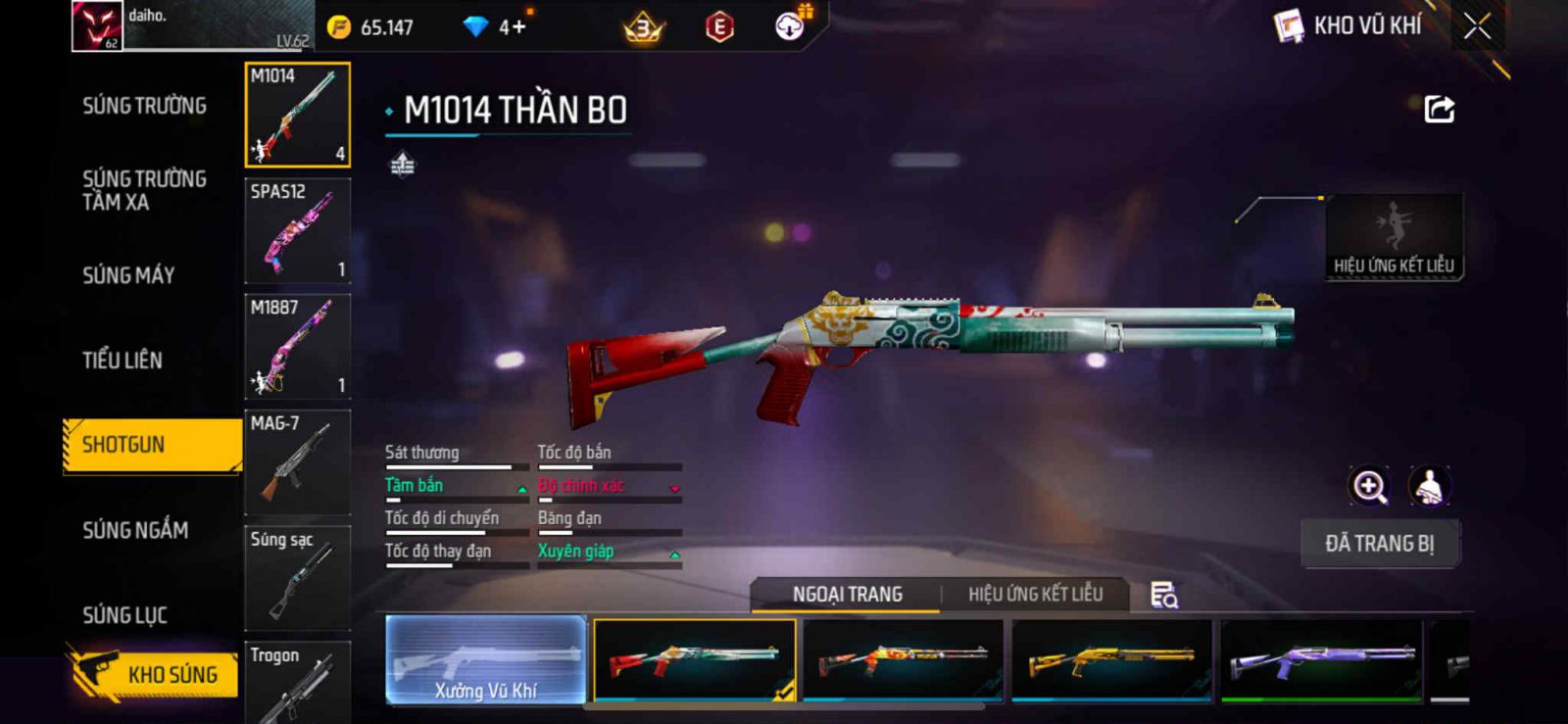Viewport: 1568px width, 724px height.
Task: Choose the SPAS12 shotgun thumbnail
Action: (x=297, y=231)
